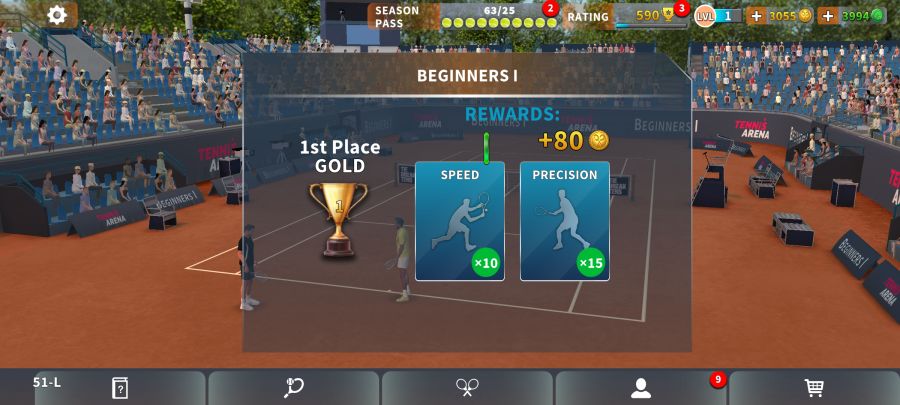
Task: View the Rating trophy leaderboard
Action: pyautogui.click(x=640, y=16)
